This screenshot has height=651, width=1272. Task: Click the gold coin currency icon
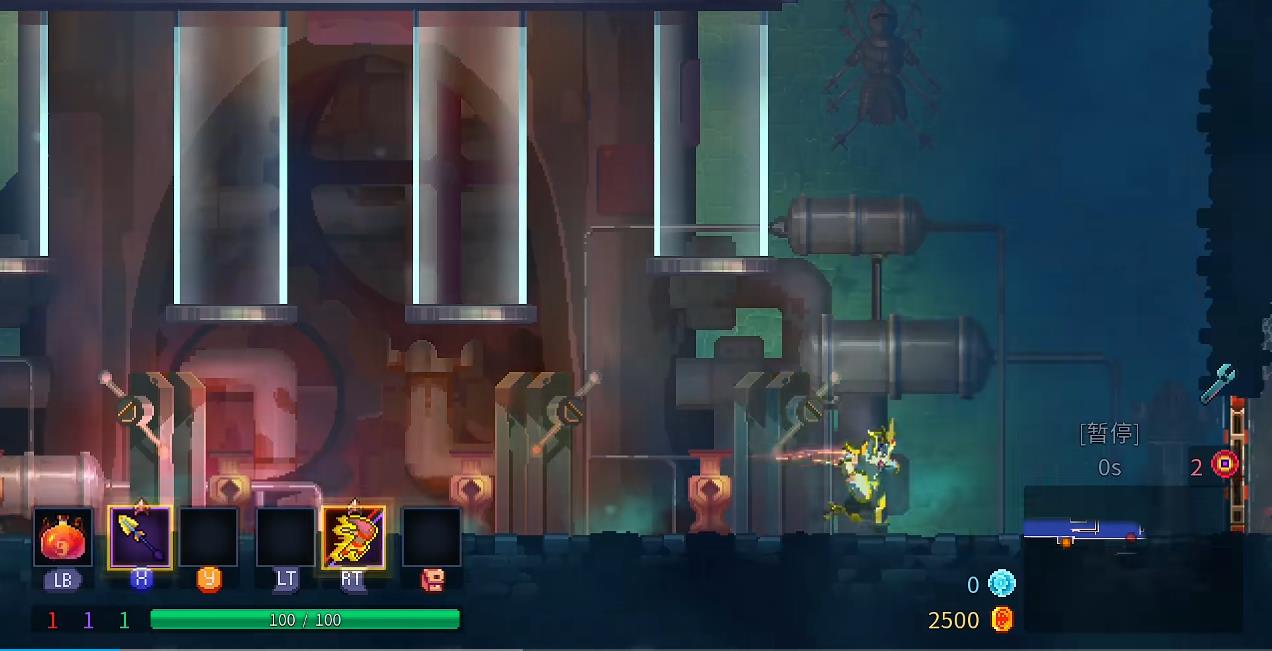tap(1002, 619)
